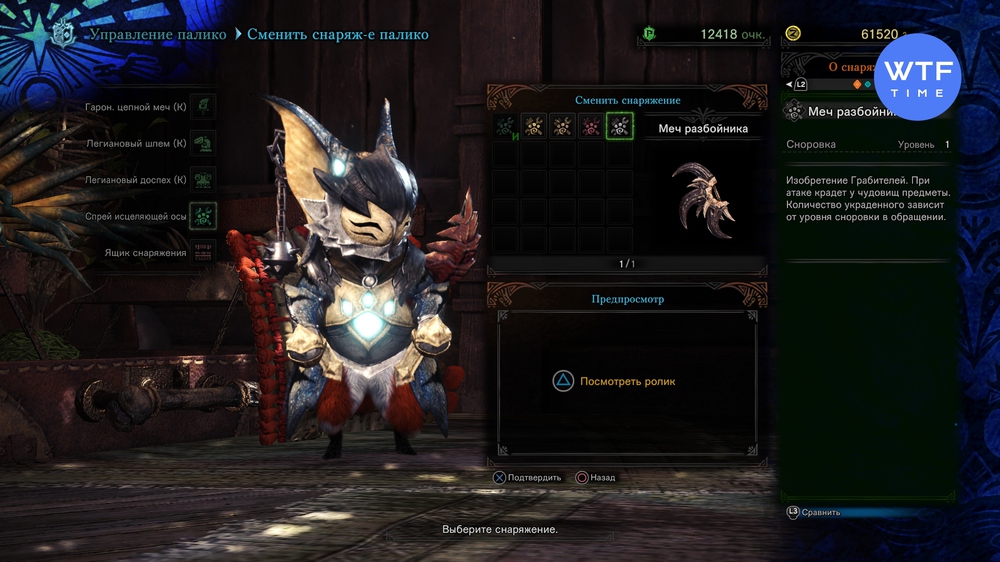Click the Посмотреть ролик preview option
Screen dimensions: 1000x562
(x=627, y=381)
